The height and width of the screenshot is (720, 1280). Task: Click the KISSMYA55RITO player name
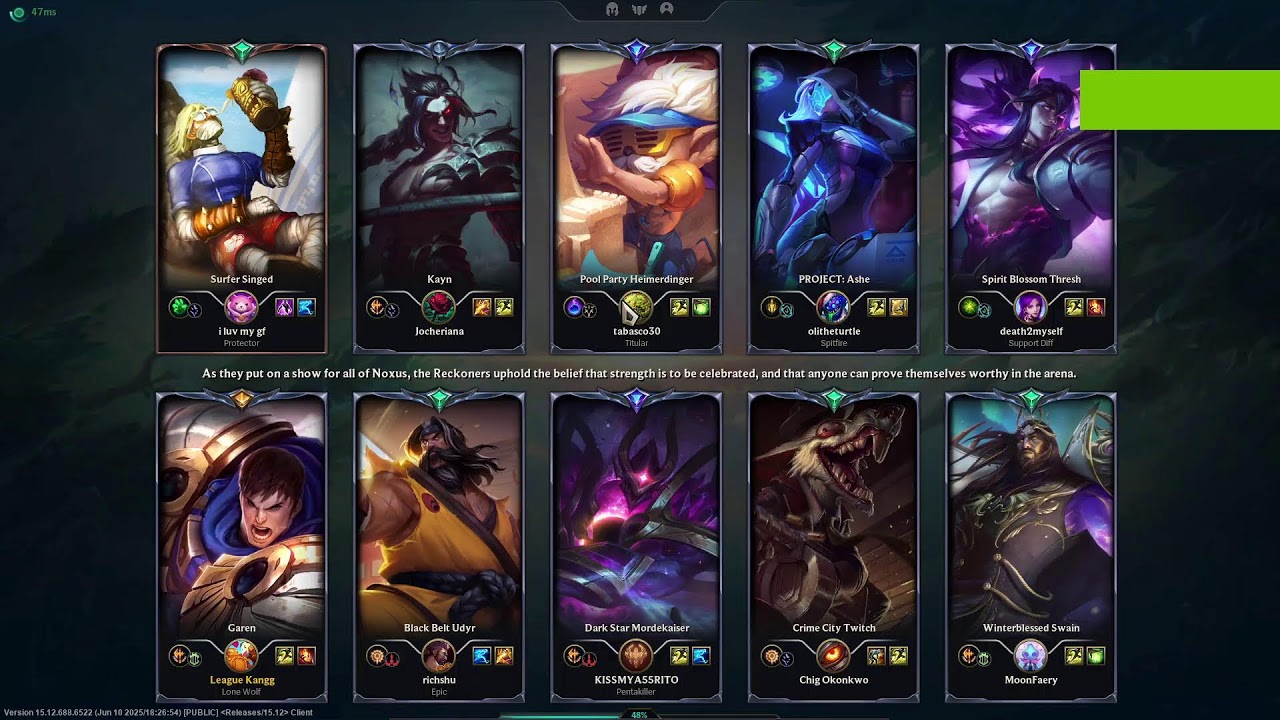[x=636, y=680]
